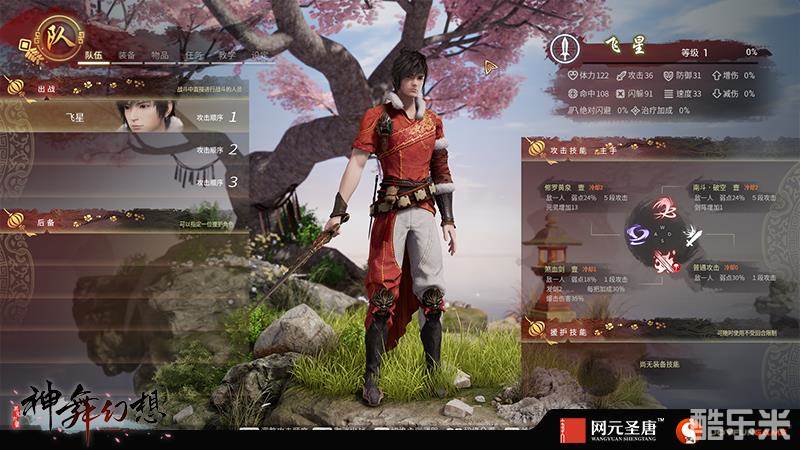Open the 物品 items tab
Viewport: 800px width, 450px height.
(x=160, y=56)
